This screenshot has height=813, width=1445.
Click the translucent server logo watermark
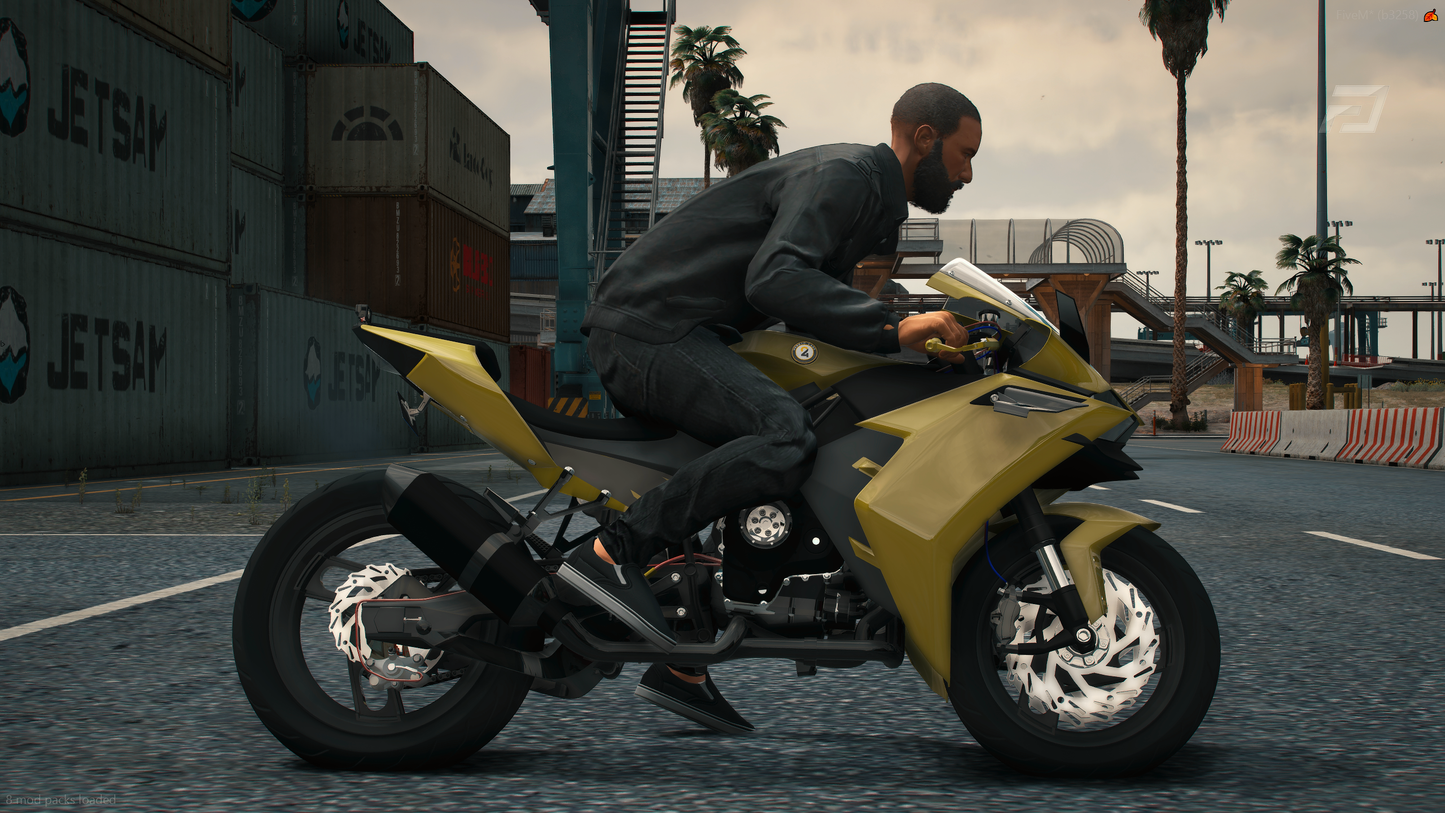(x=1354, y=109)
